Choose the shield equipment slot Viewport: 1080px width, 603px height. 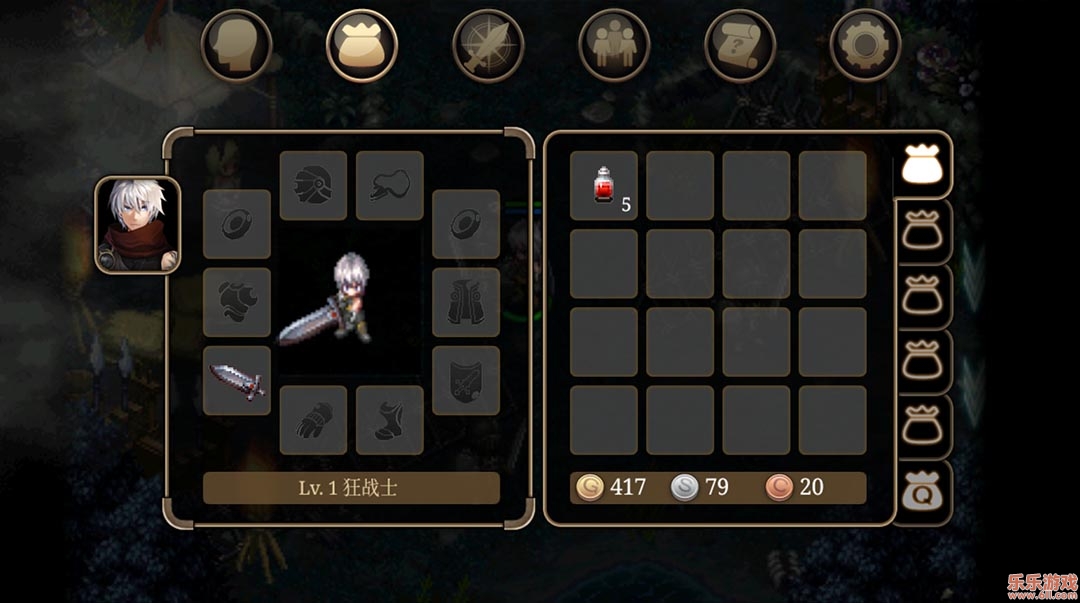pyautogui.click(x=466, y=380)
